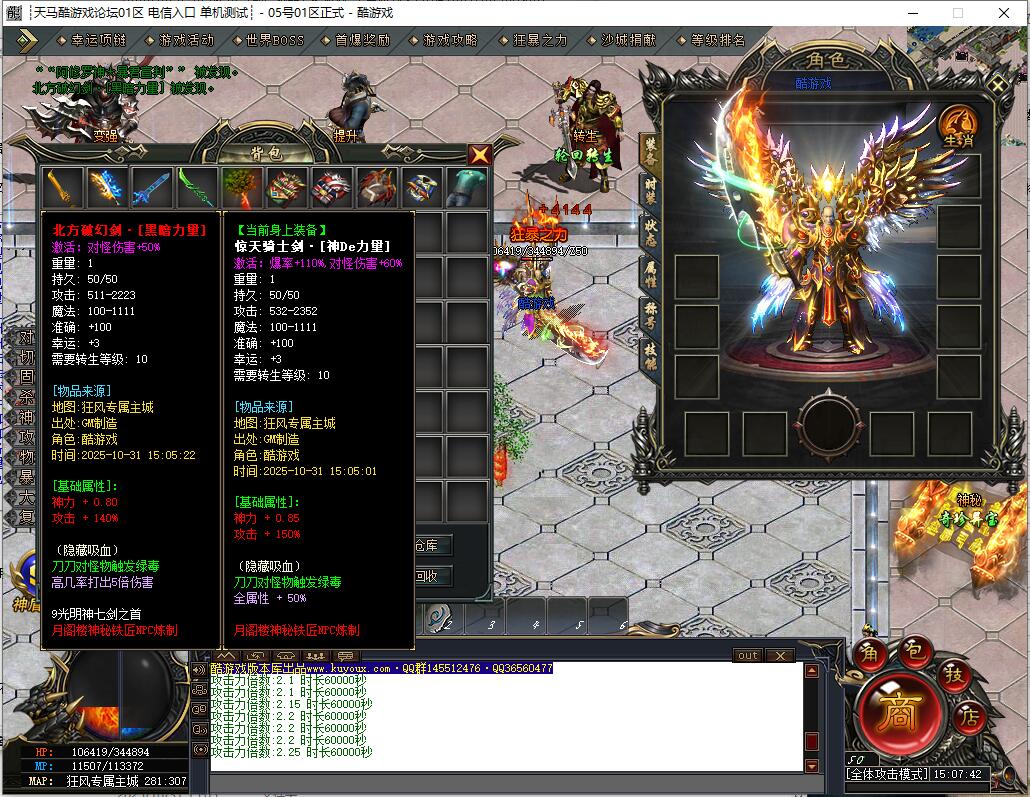Minimize the game window

(912, 13)
